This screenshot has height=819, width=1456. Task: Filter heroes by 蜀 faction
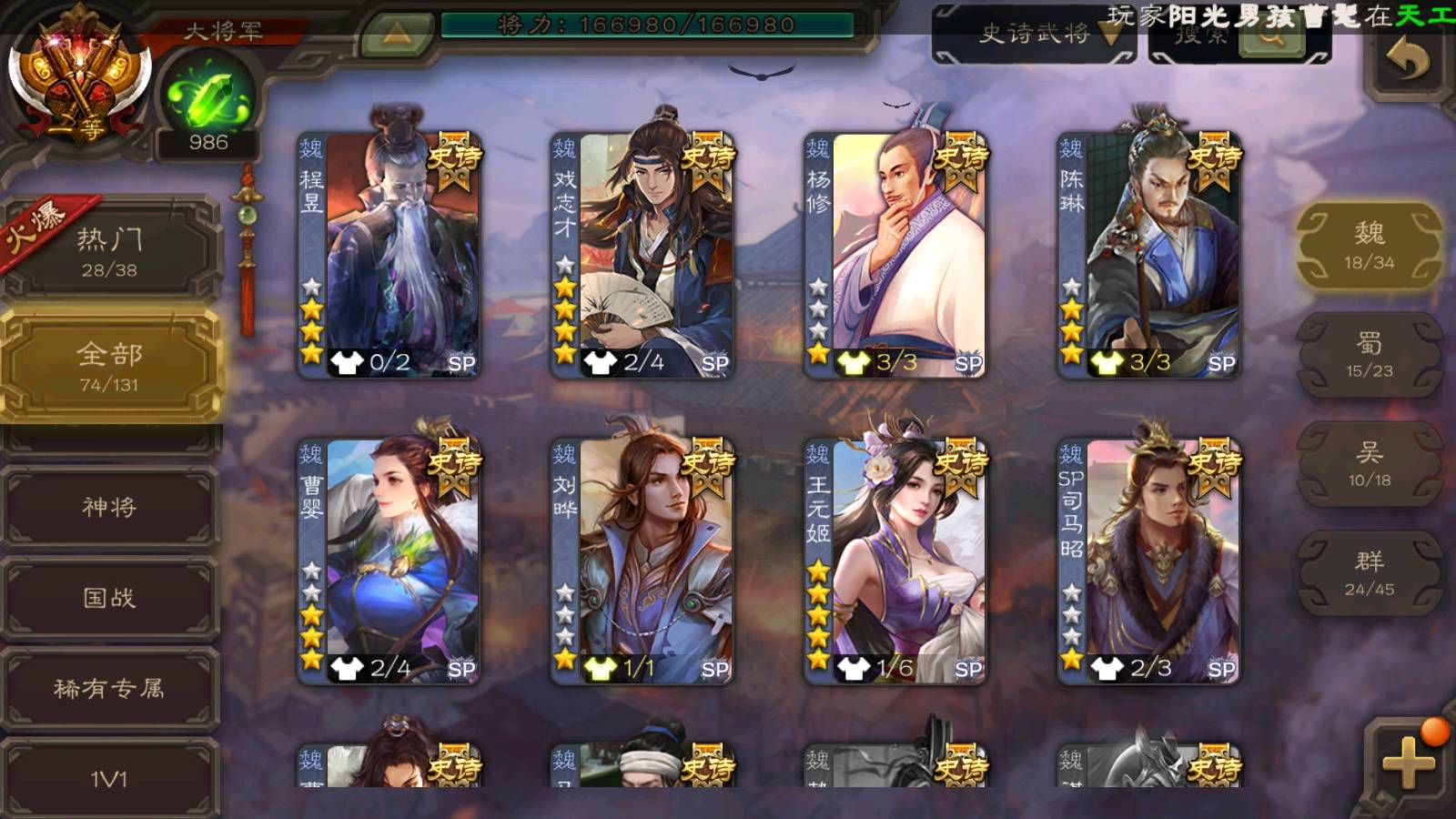[x=1370, y=355]
